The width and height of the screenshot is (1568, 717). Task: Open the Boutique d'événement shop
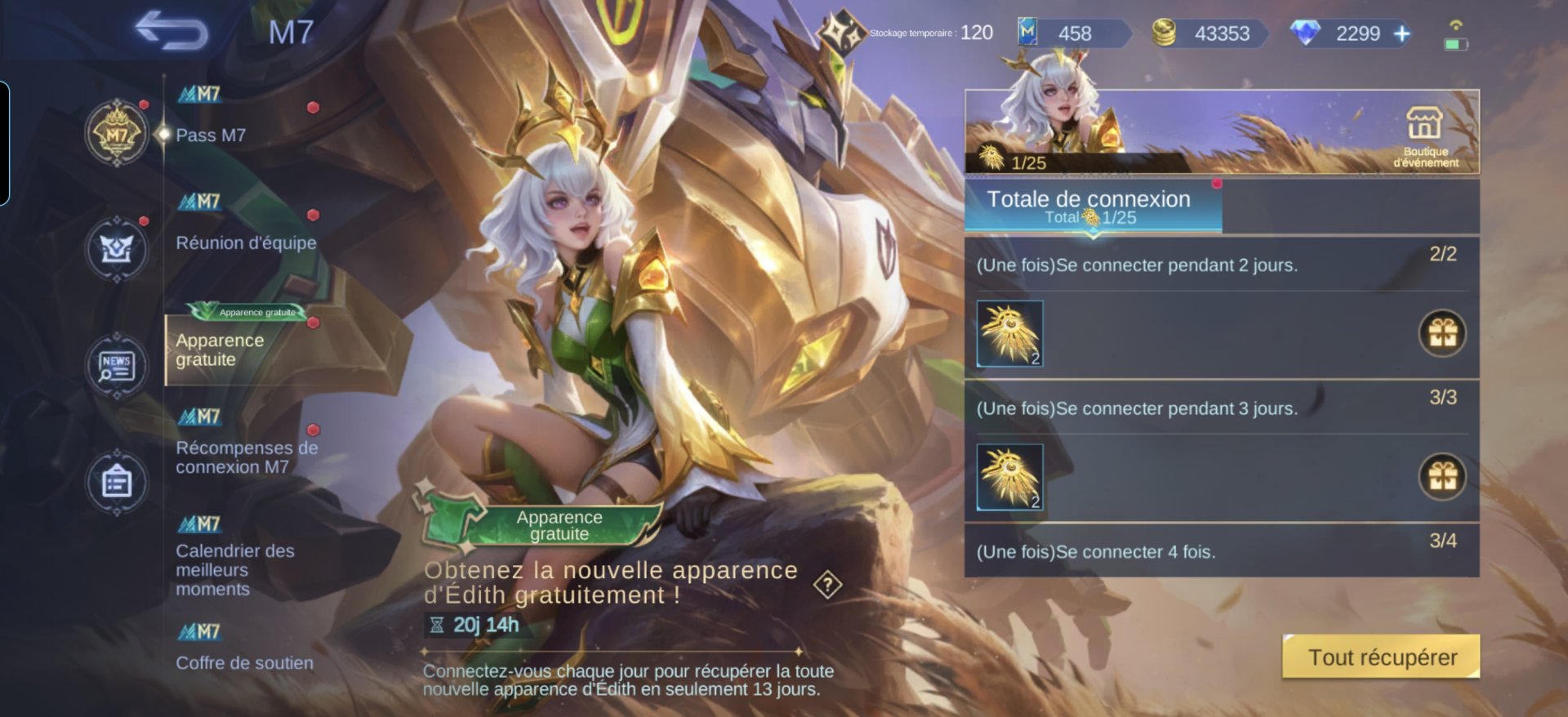tap(1425, 136)
